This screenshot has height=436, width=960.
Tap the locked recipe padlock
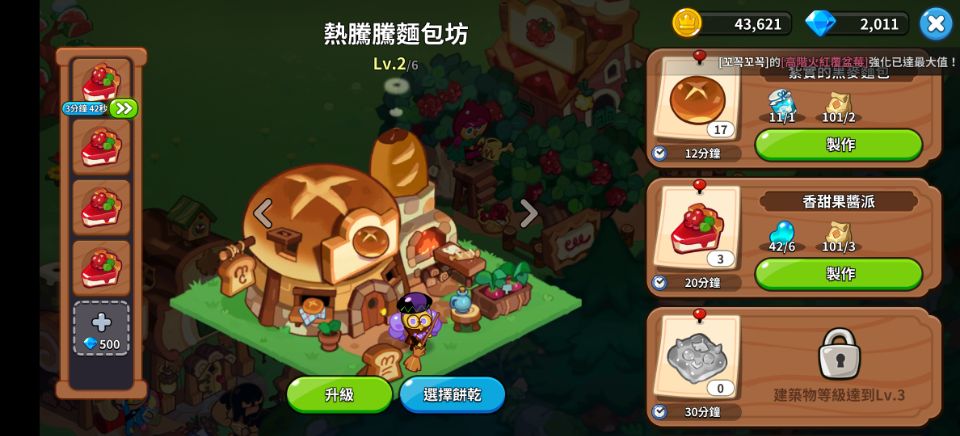coord(839,353)
